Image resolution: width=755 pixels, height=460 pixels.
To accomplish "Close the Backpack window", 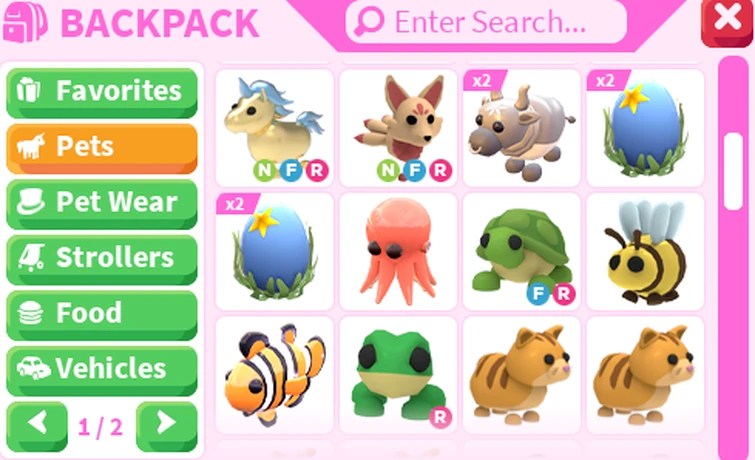I will (727, 22).
